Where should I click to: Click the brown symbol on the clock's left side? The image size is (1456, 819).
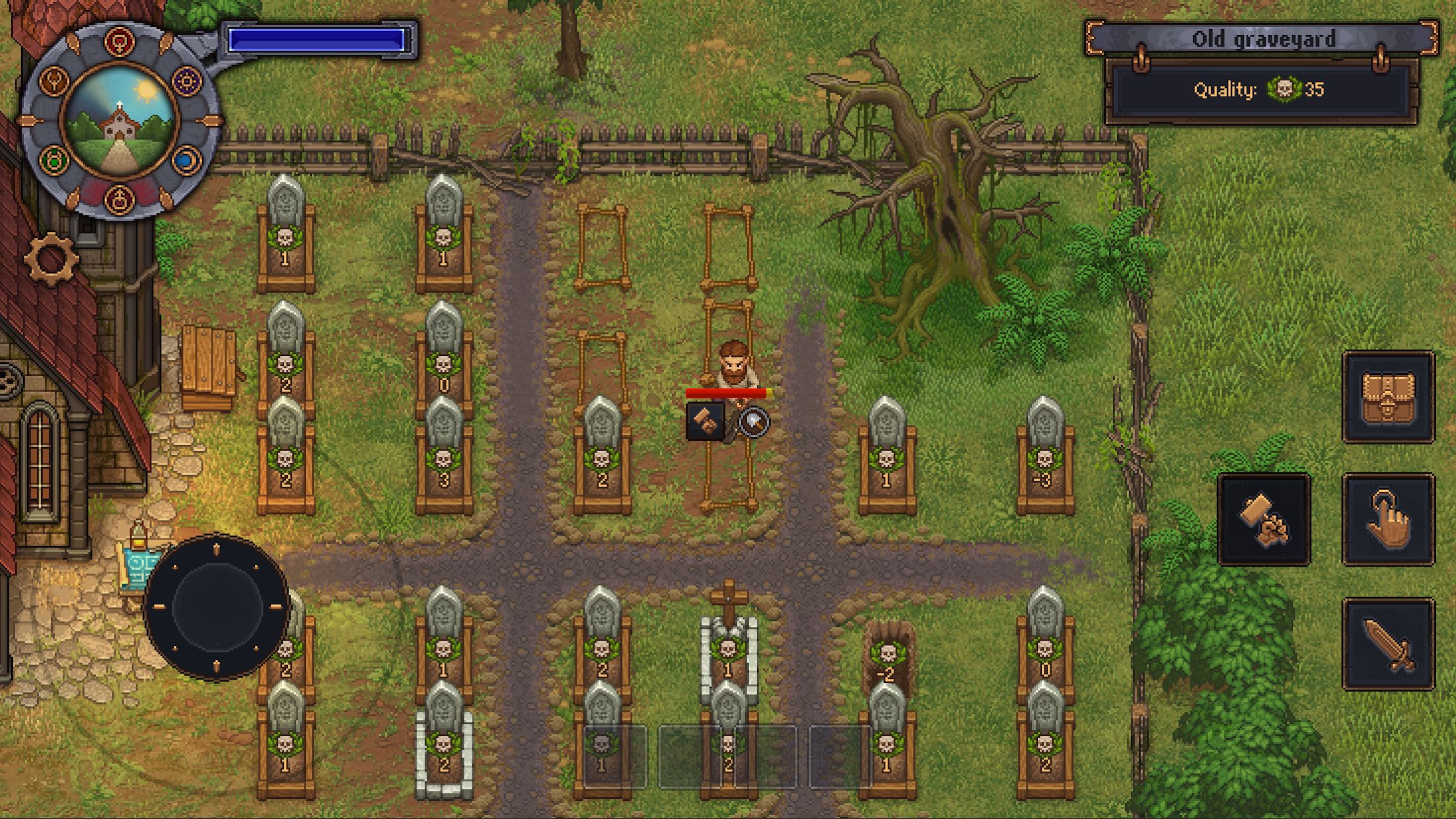pos(55,82)
